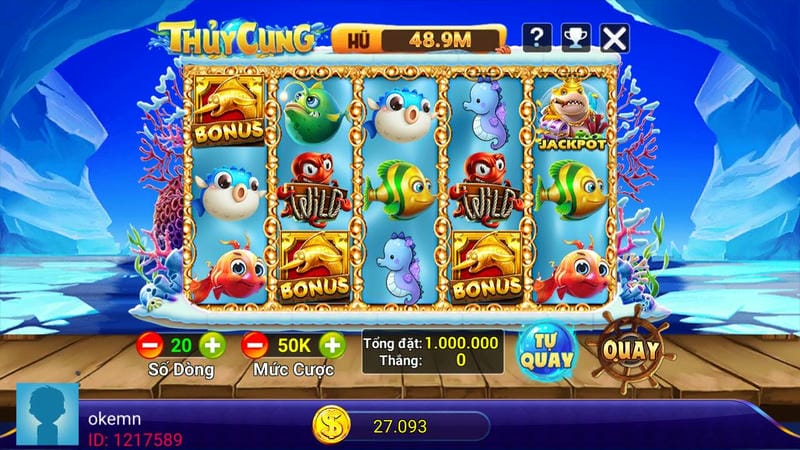Close the Thủy Cung slot game
The width and height of the screenshot is (800, 450).
coord(614,38)
